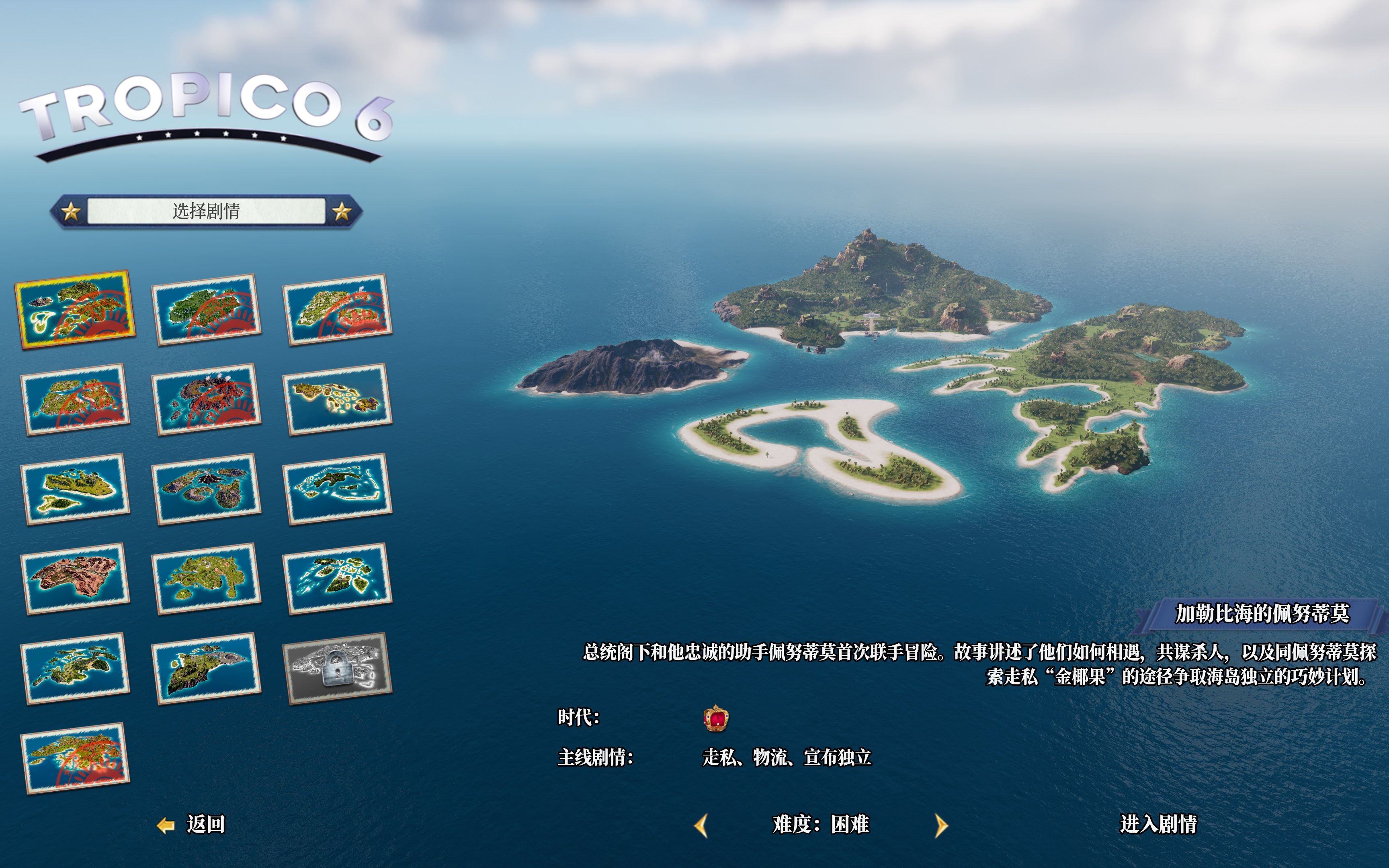Start the mission via 进入剧情
Viewport: 1389px width, 868px height.
[1157, 824]
